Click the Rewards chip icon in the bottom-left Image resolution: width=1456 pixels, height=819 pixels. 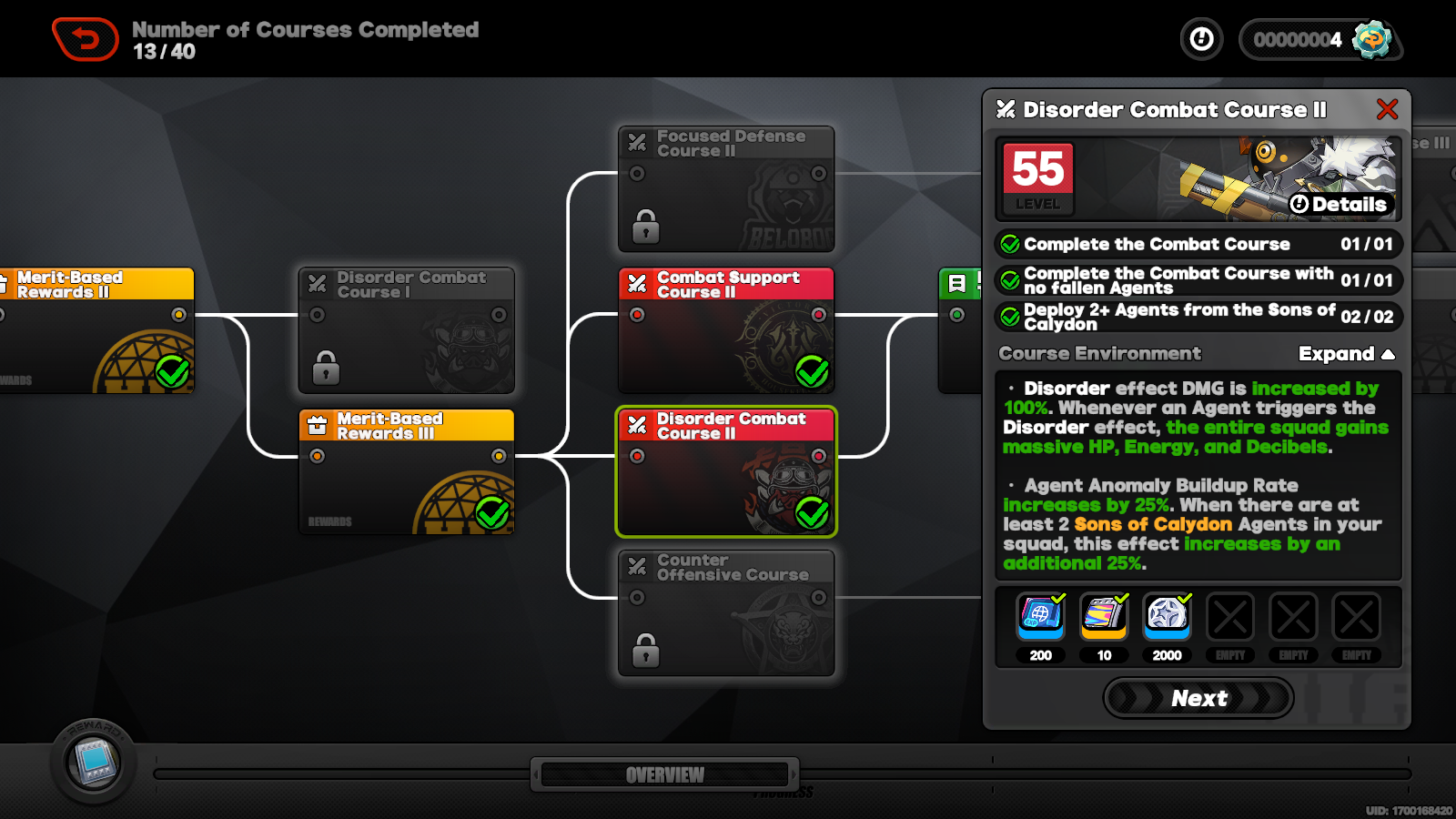[94, 764]
